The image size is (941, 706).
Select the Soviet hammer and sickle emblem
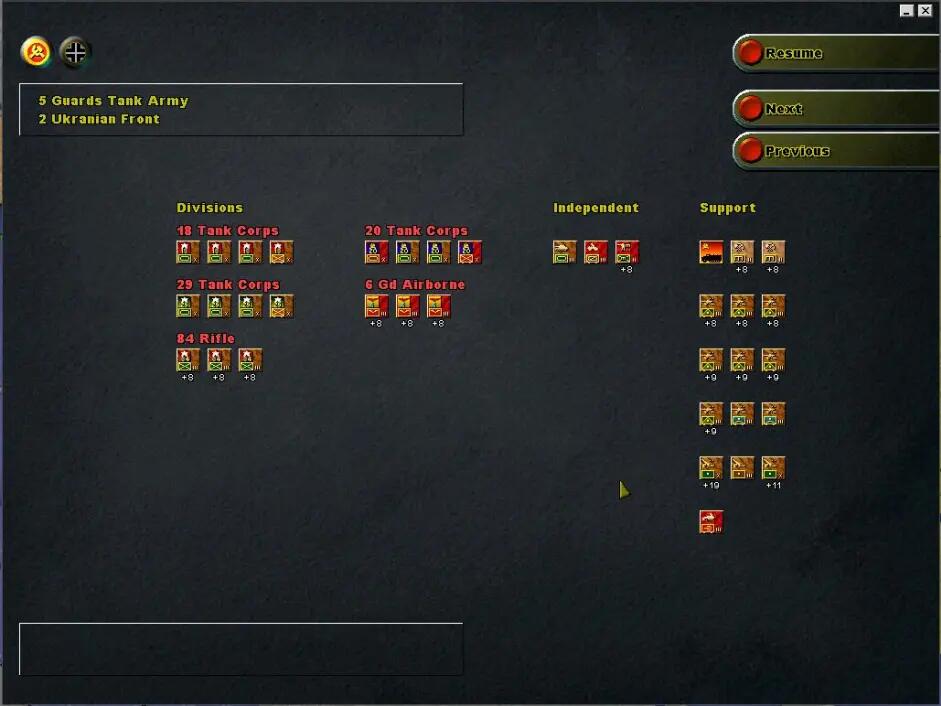[37, 52]
